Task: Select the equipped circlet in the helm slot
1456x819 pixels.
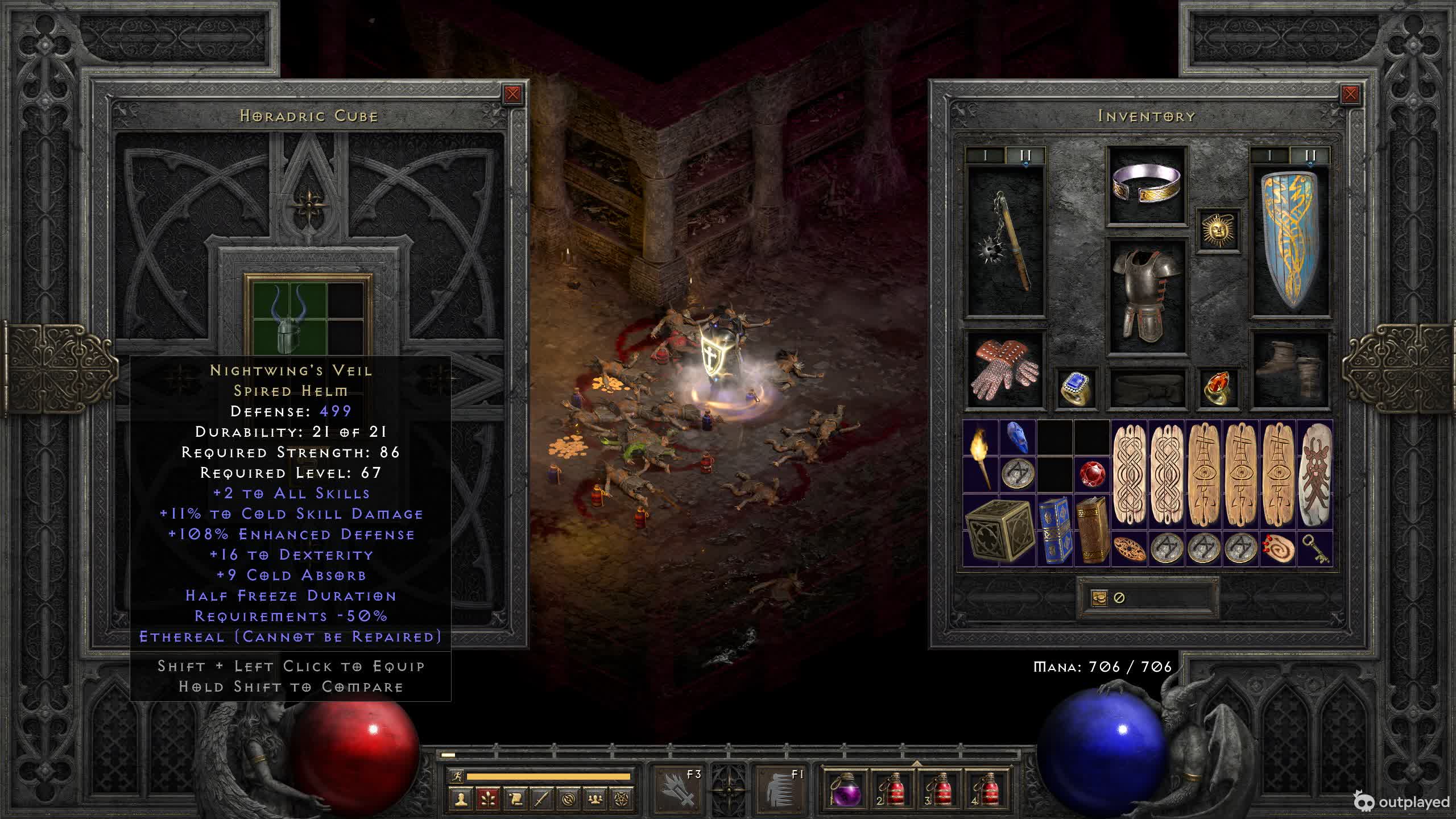Action: tap(1147, 184)
